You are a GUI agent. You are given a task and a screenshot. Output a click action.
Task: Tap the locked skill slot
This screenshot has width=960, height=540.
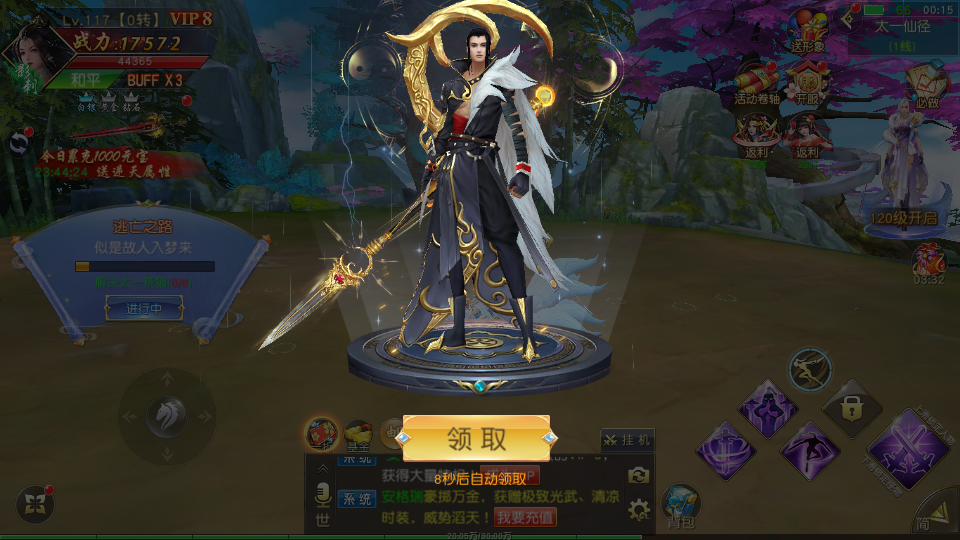(x=851, y=407)
